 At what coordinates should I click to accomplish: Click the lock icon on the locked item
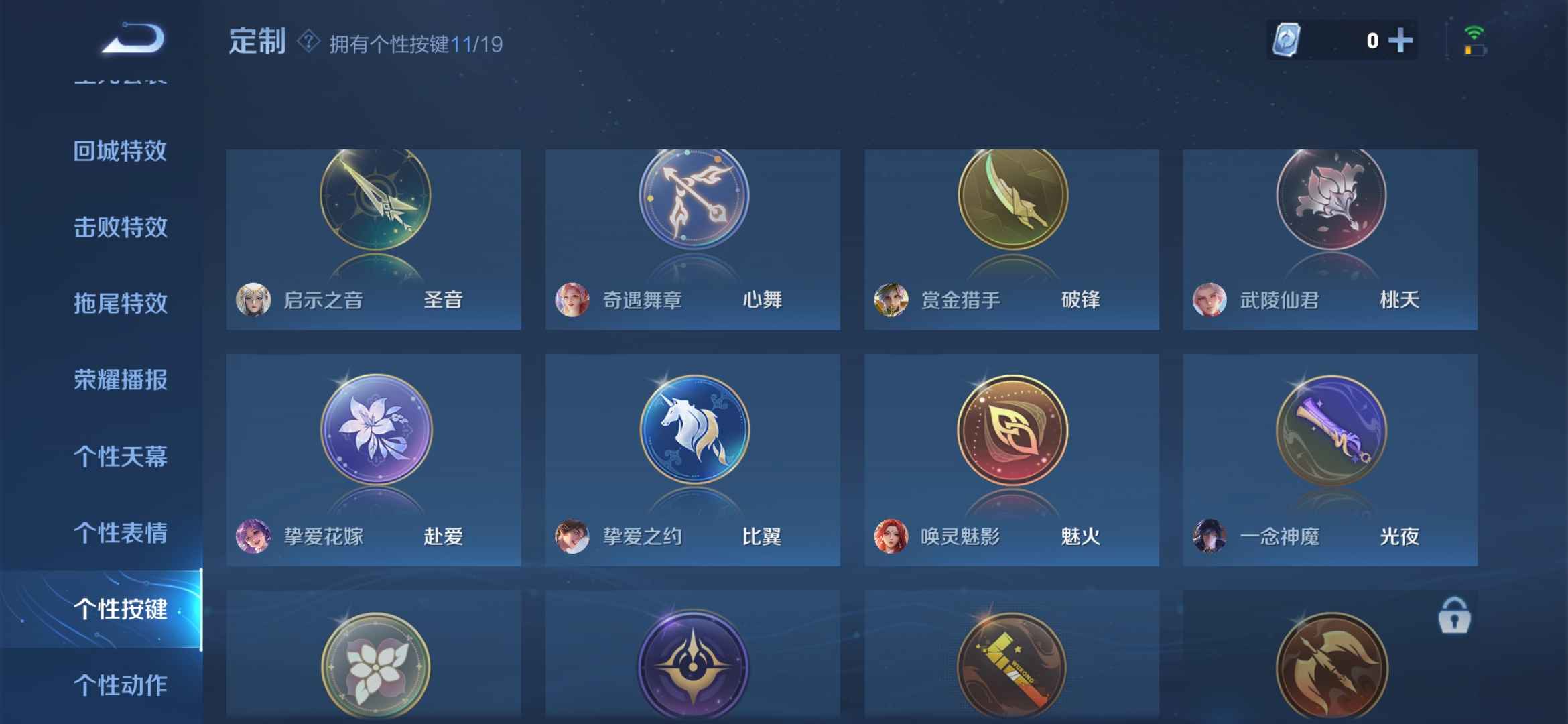click(1454, 615)
